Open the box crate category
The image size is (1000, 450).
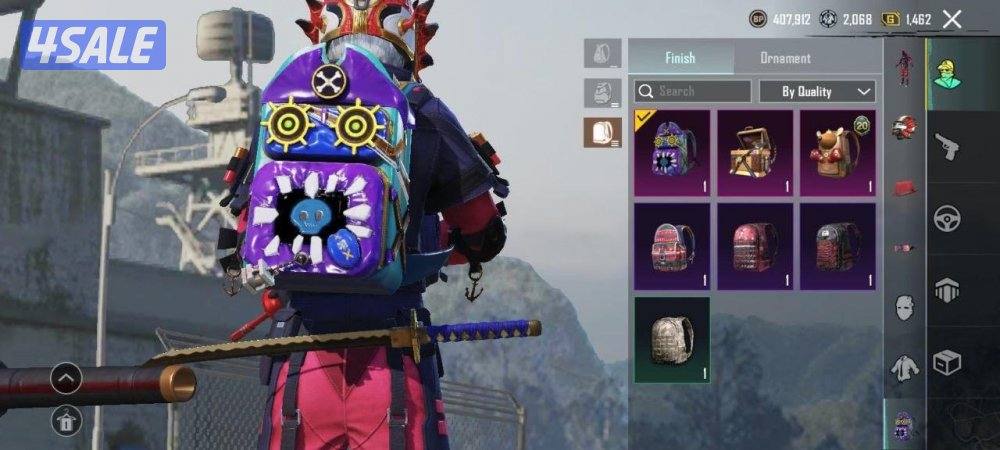[946, 362]
